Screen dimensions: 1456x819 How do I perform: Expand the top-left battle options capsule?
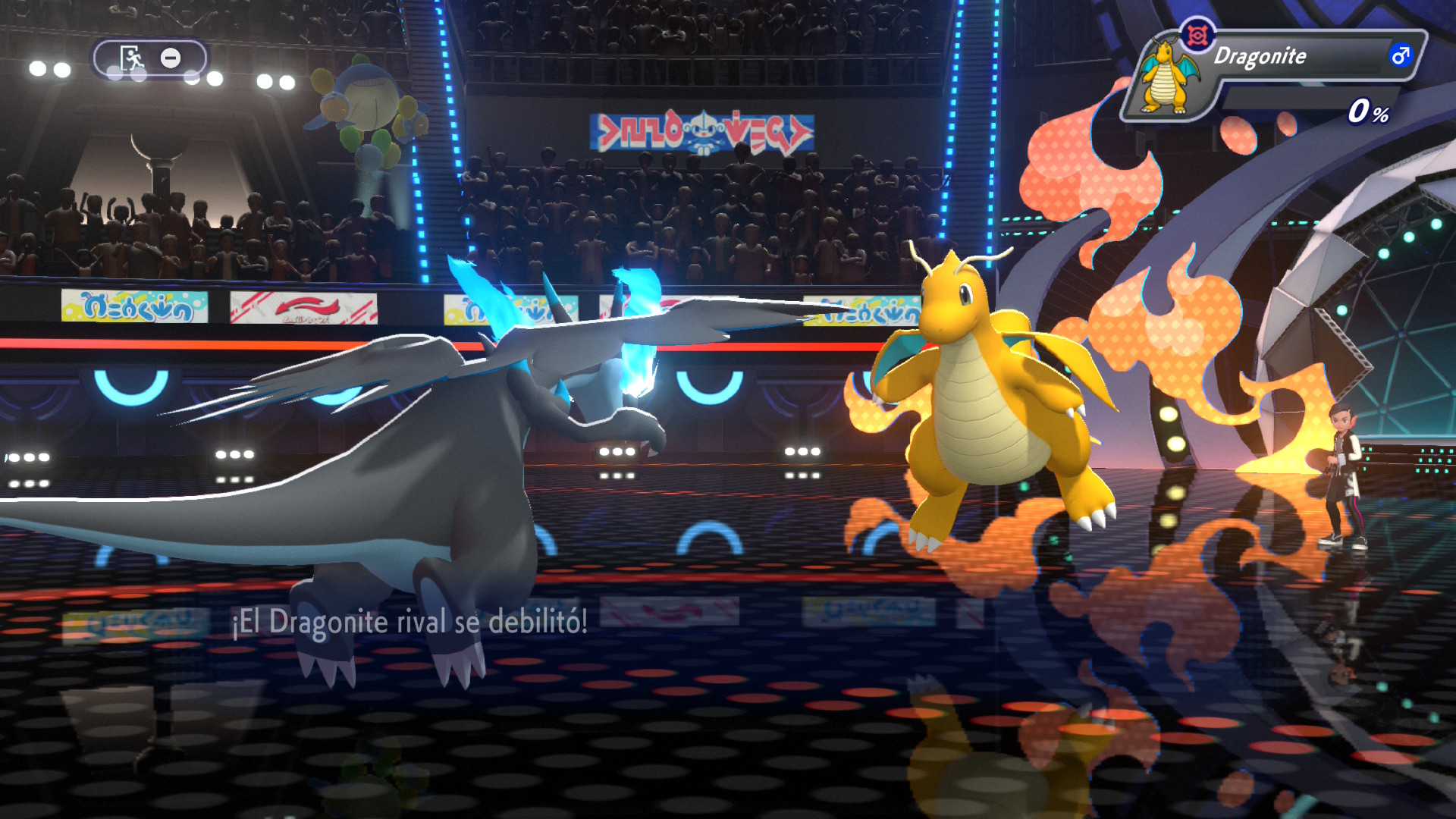(152, 59)
